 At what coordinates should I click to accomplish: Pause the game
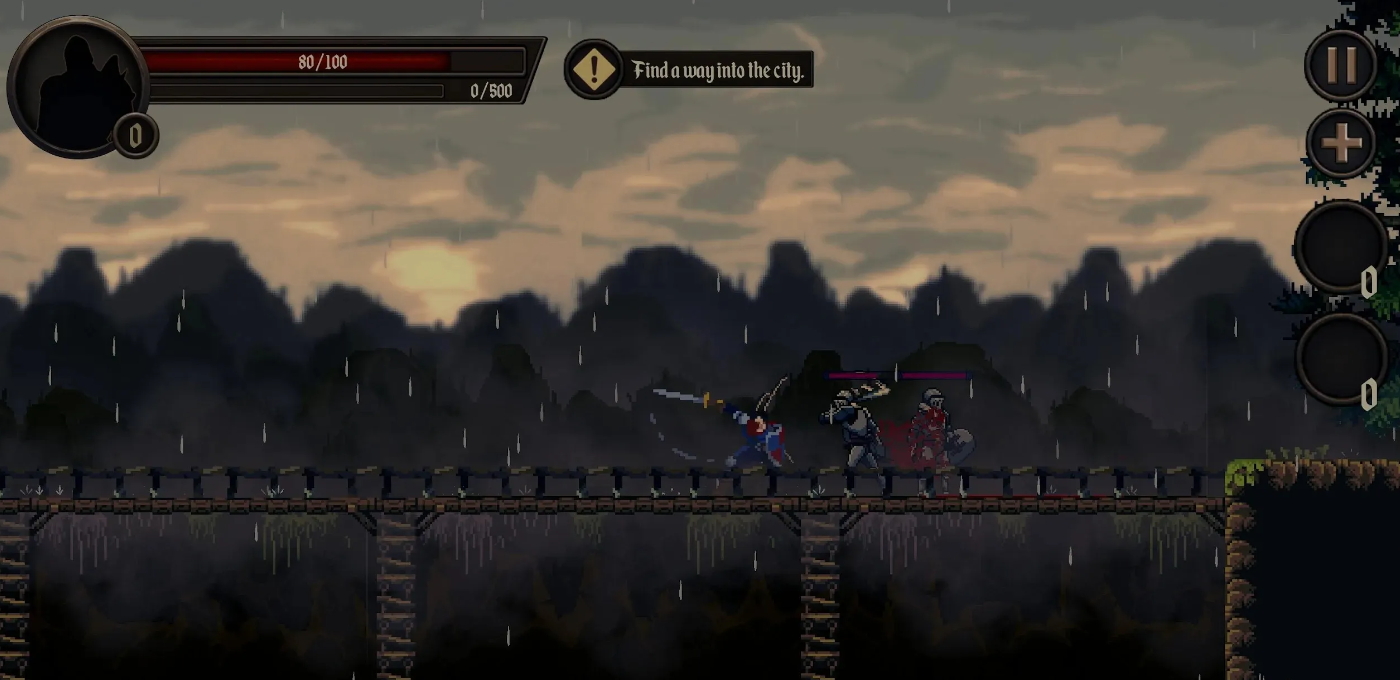click(1341, 64)
